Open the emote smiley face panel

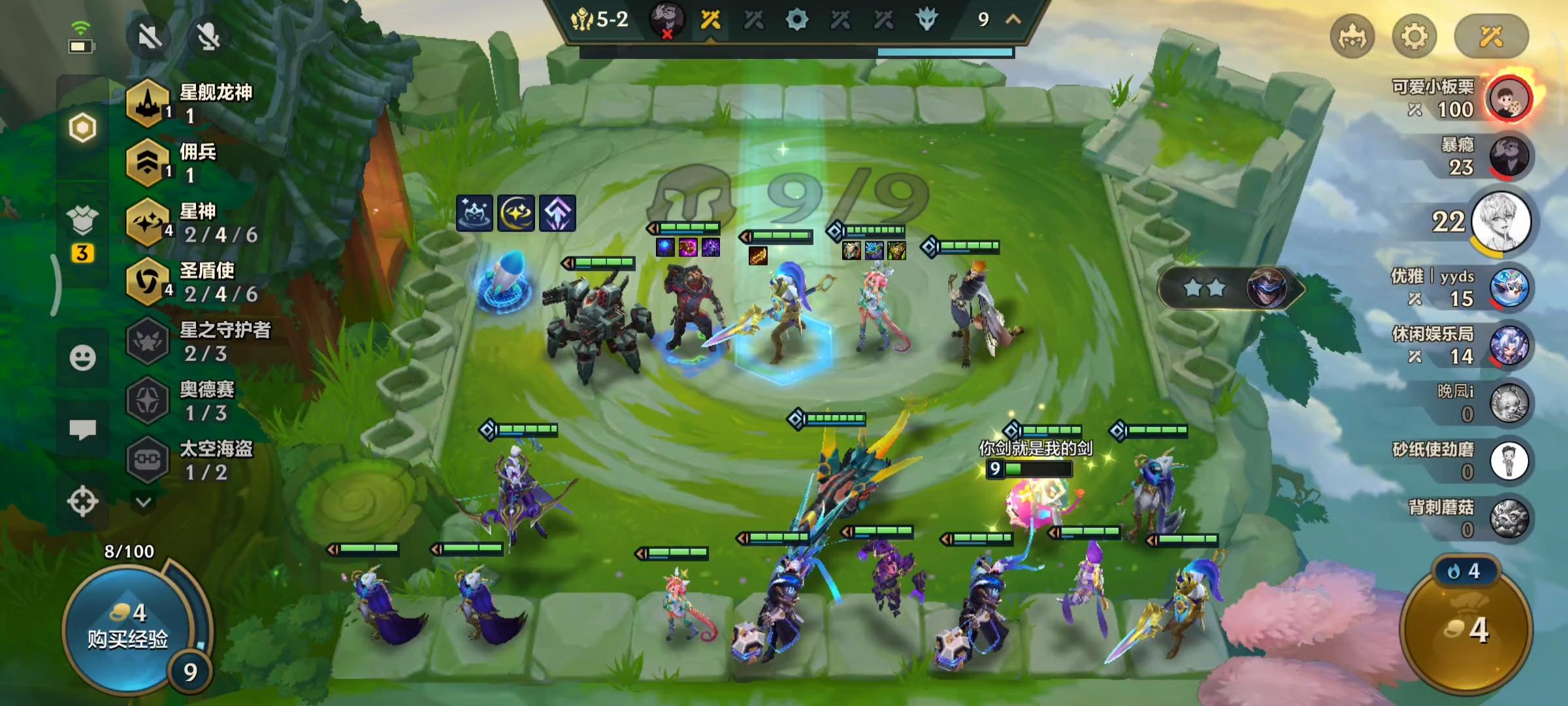(82, 358)
